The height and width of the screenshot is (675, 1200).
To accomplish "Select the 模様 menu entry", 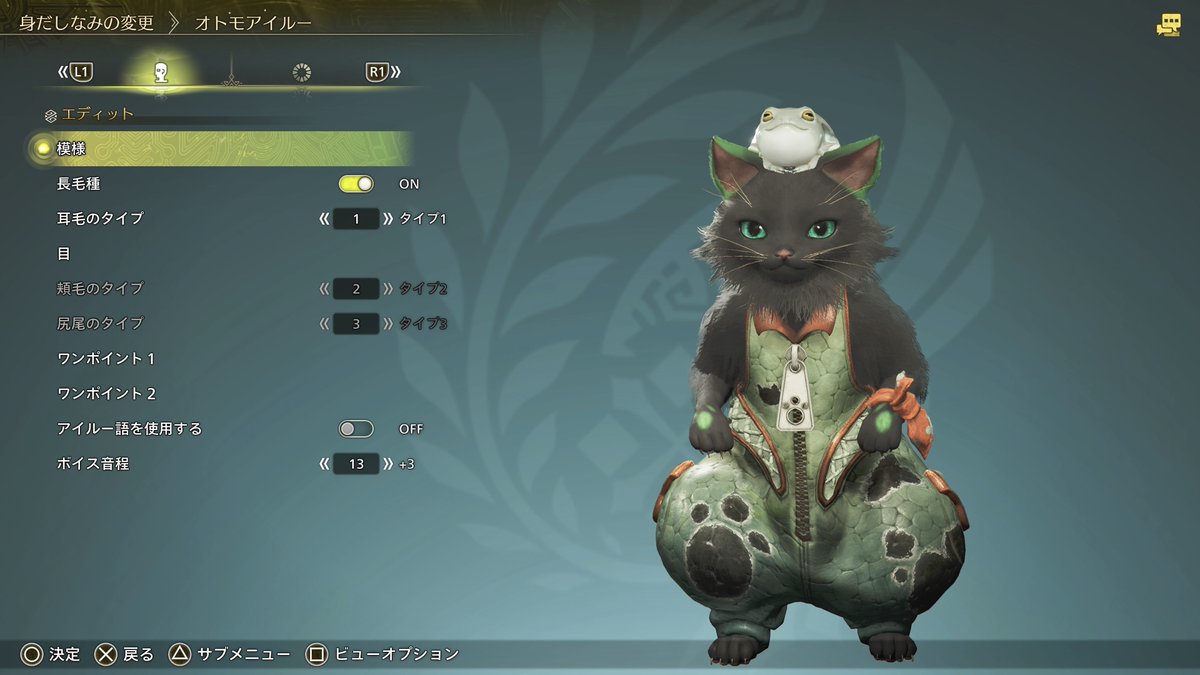I will tap(72, 149).
